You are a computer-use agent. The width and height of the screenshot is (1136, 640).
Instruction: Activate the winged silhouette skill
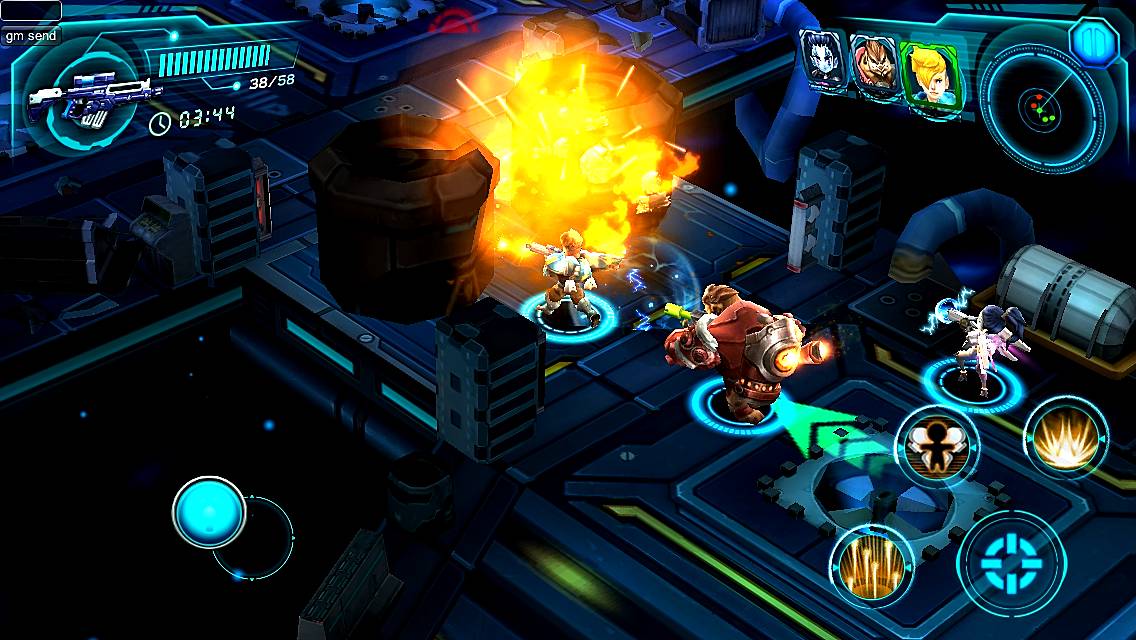click(936, 447)
